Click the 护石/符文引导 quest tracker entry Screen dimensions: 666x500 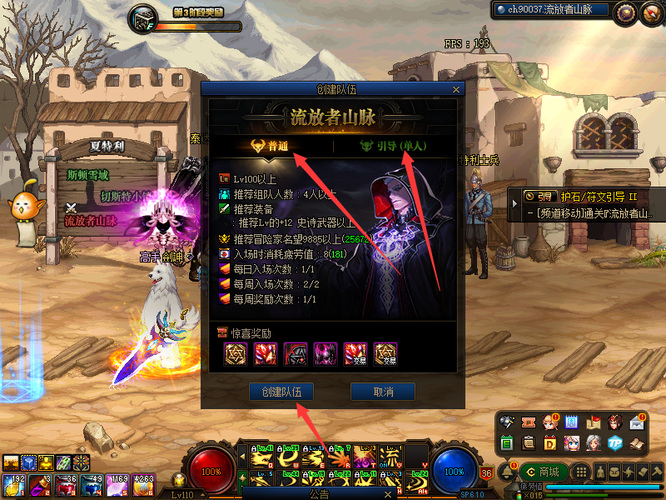pyautogui.click(x=590, y=197)
